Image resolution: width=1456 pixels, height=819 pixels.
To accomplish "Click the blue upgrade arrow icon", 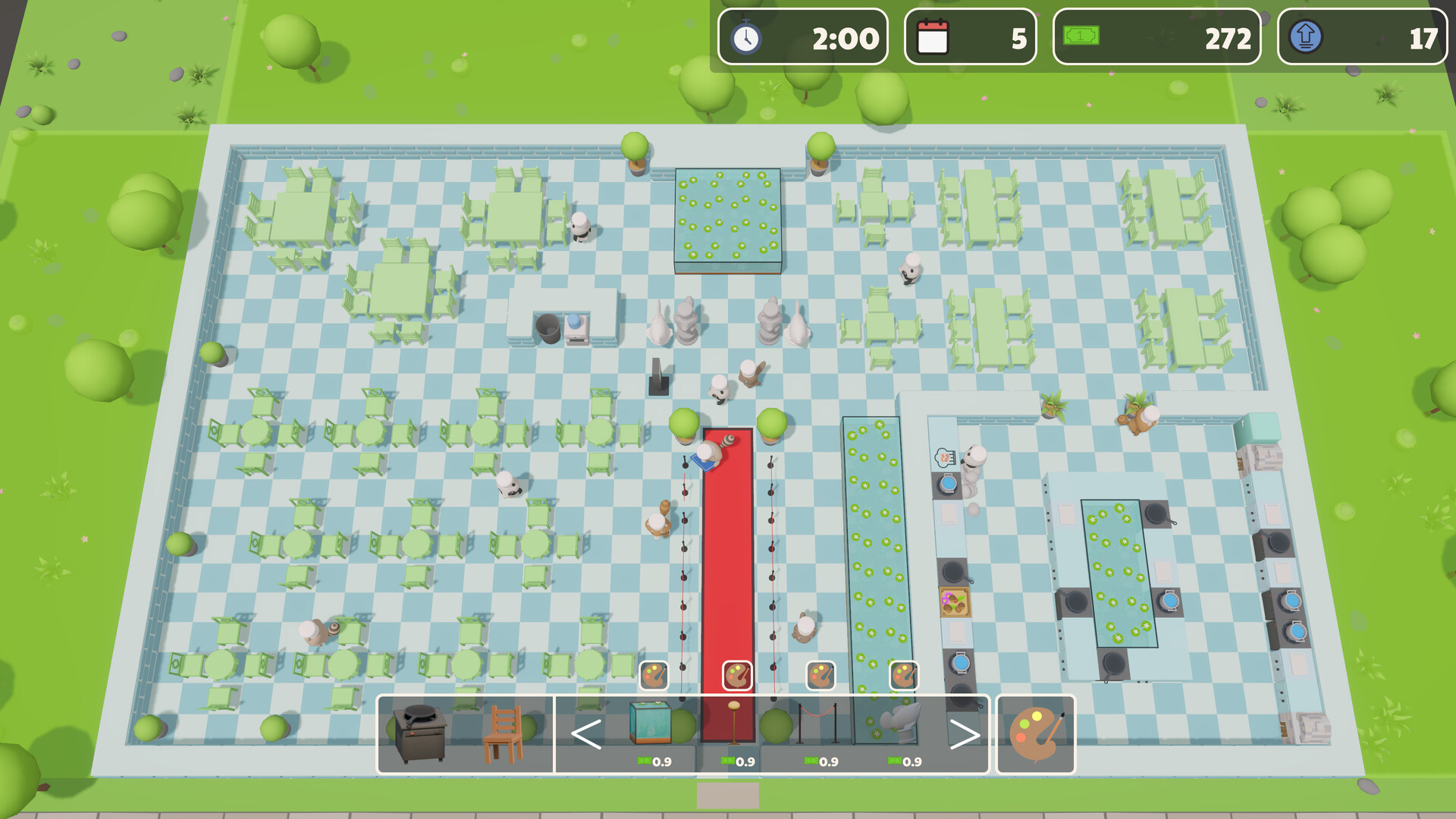I will click(x=1306, y=37).
